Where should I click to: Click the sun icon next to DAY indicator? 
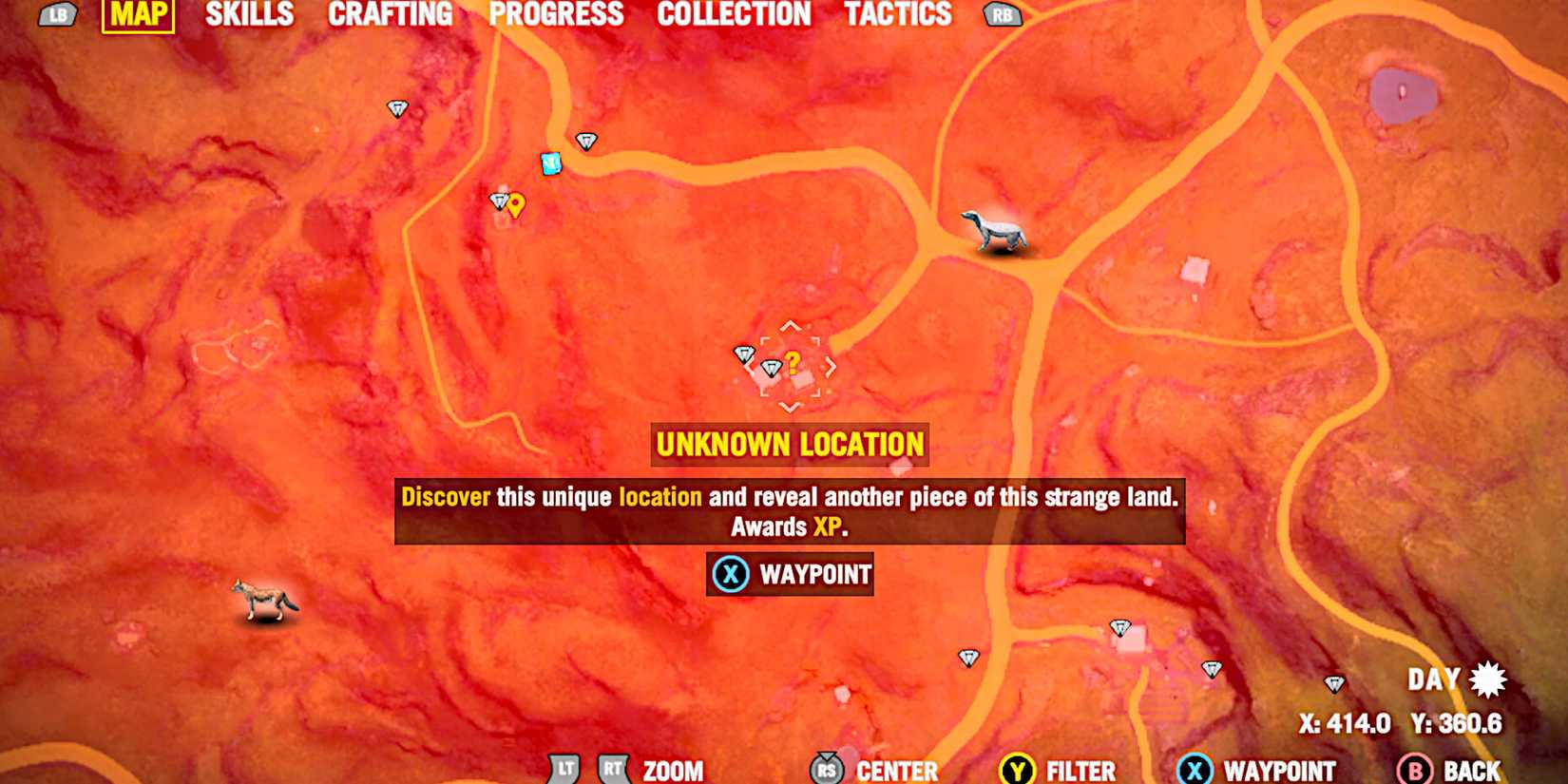(1487, 678)
